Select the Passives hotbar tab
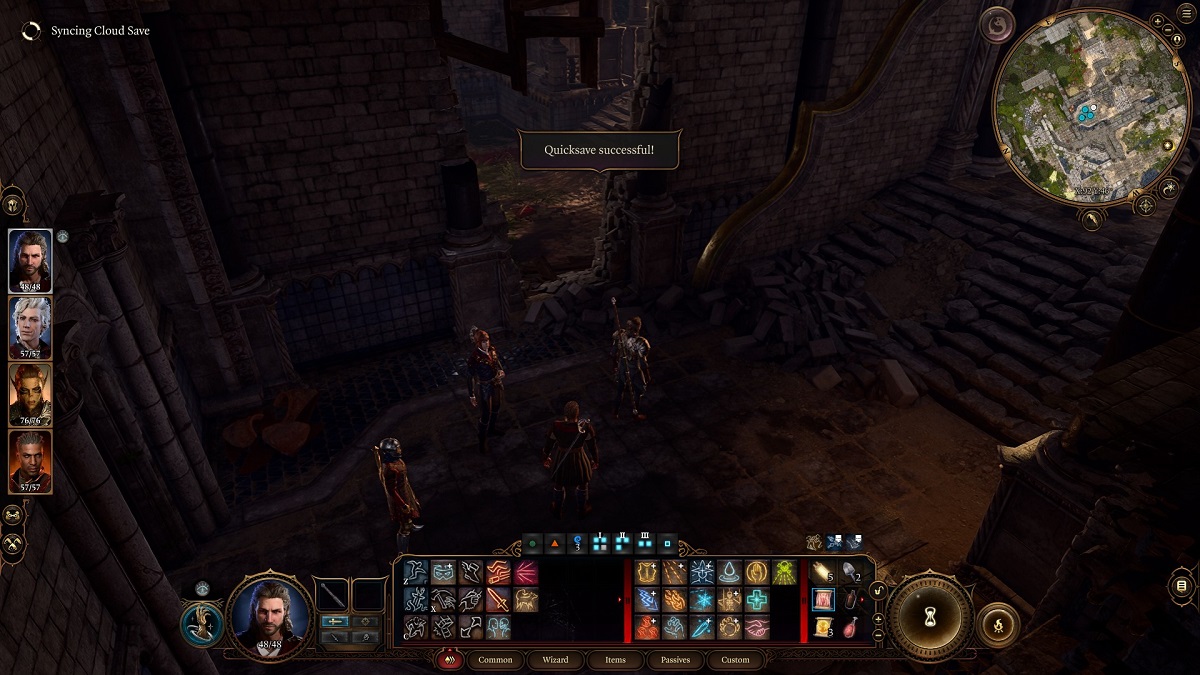This screenshot has width=1200, height=675. pos(675,660)
